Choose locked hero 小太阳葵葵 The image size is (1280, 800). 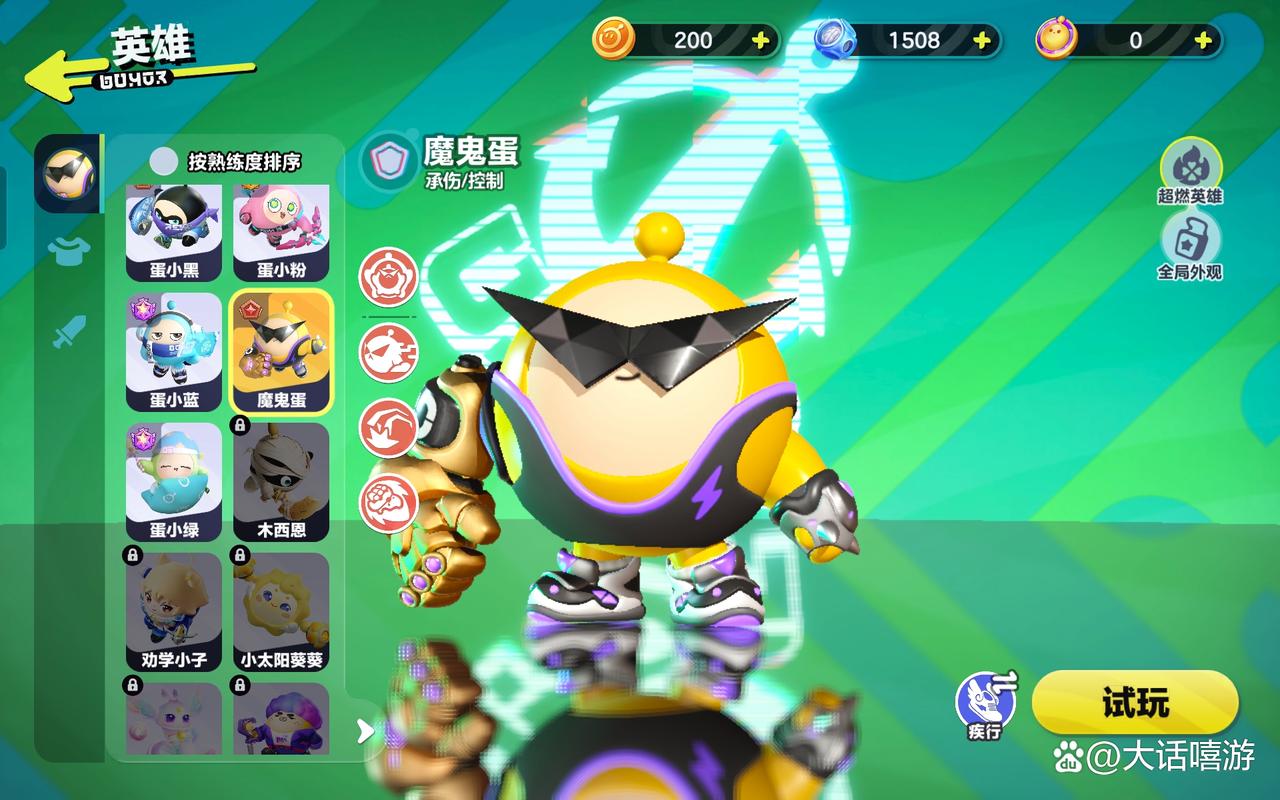[x=281, y=611]
